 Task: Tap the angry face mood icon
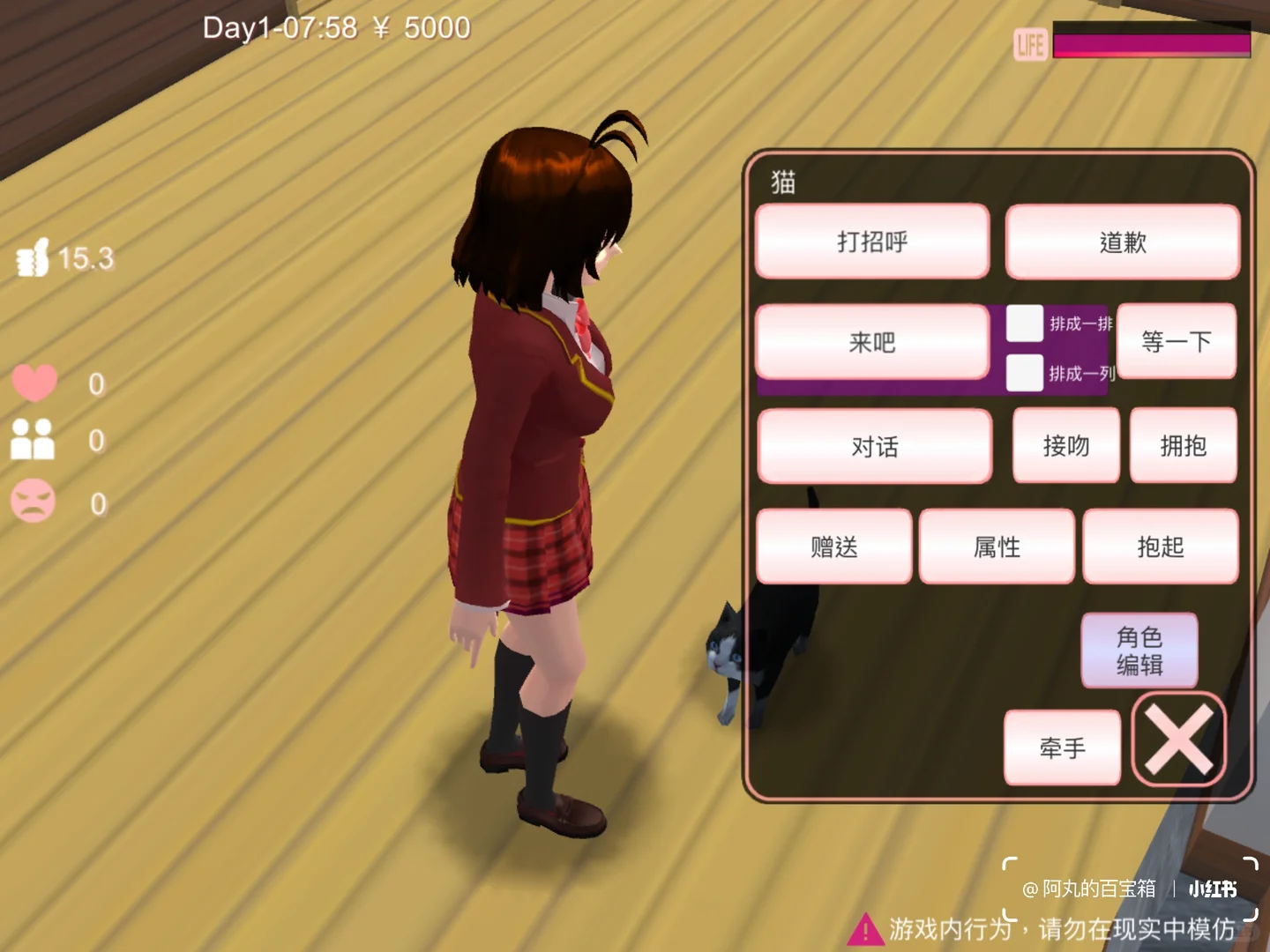[35, 501]
